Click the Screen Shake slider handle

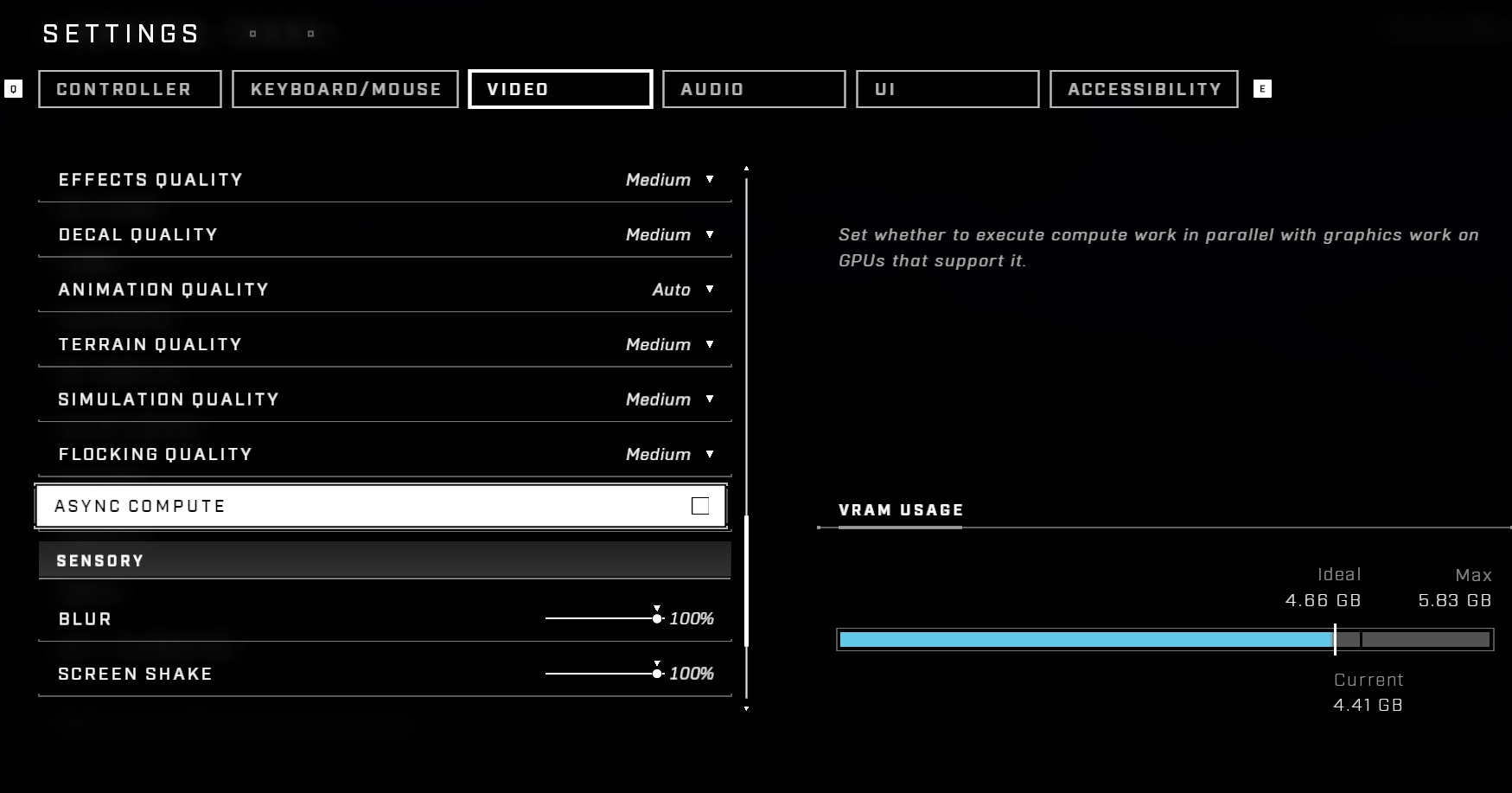(x=658, y=673)
